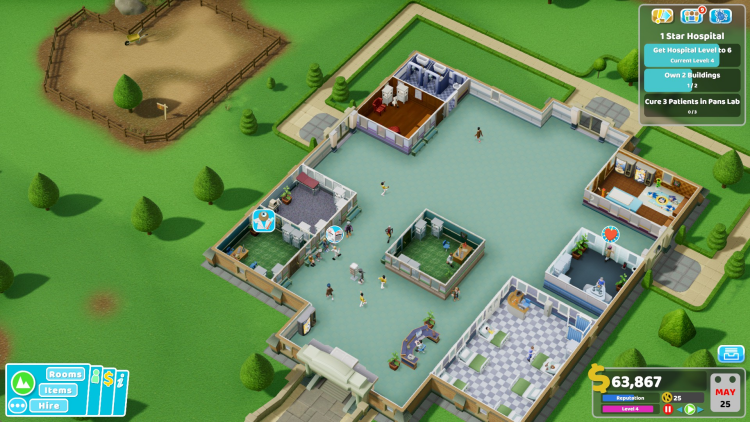Click the green play speed button
Viewport: 750px width, 422px height.
(x=689, y=409)
